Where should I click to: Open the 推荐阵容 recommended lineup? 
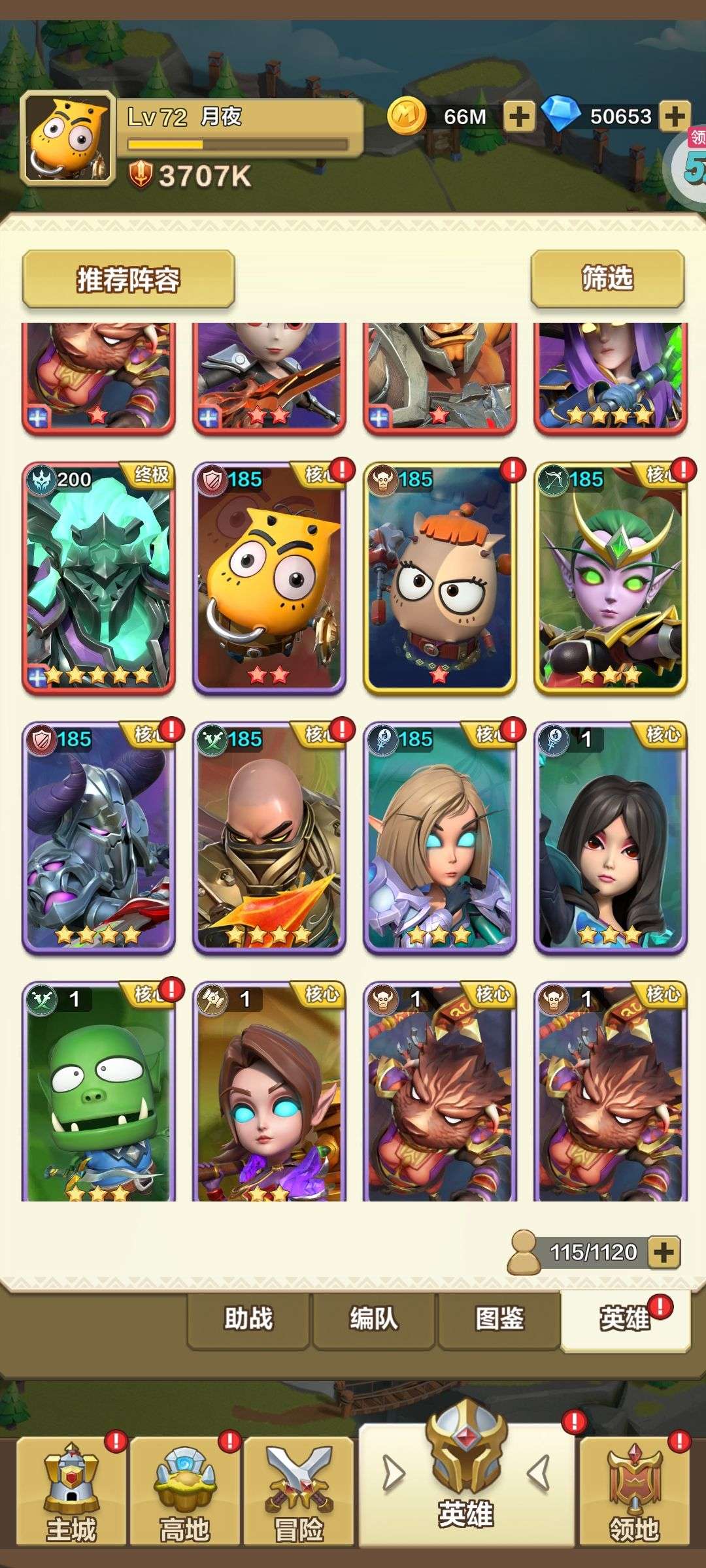128,279
